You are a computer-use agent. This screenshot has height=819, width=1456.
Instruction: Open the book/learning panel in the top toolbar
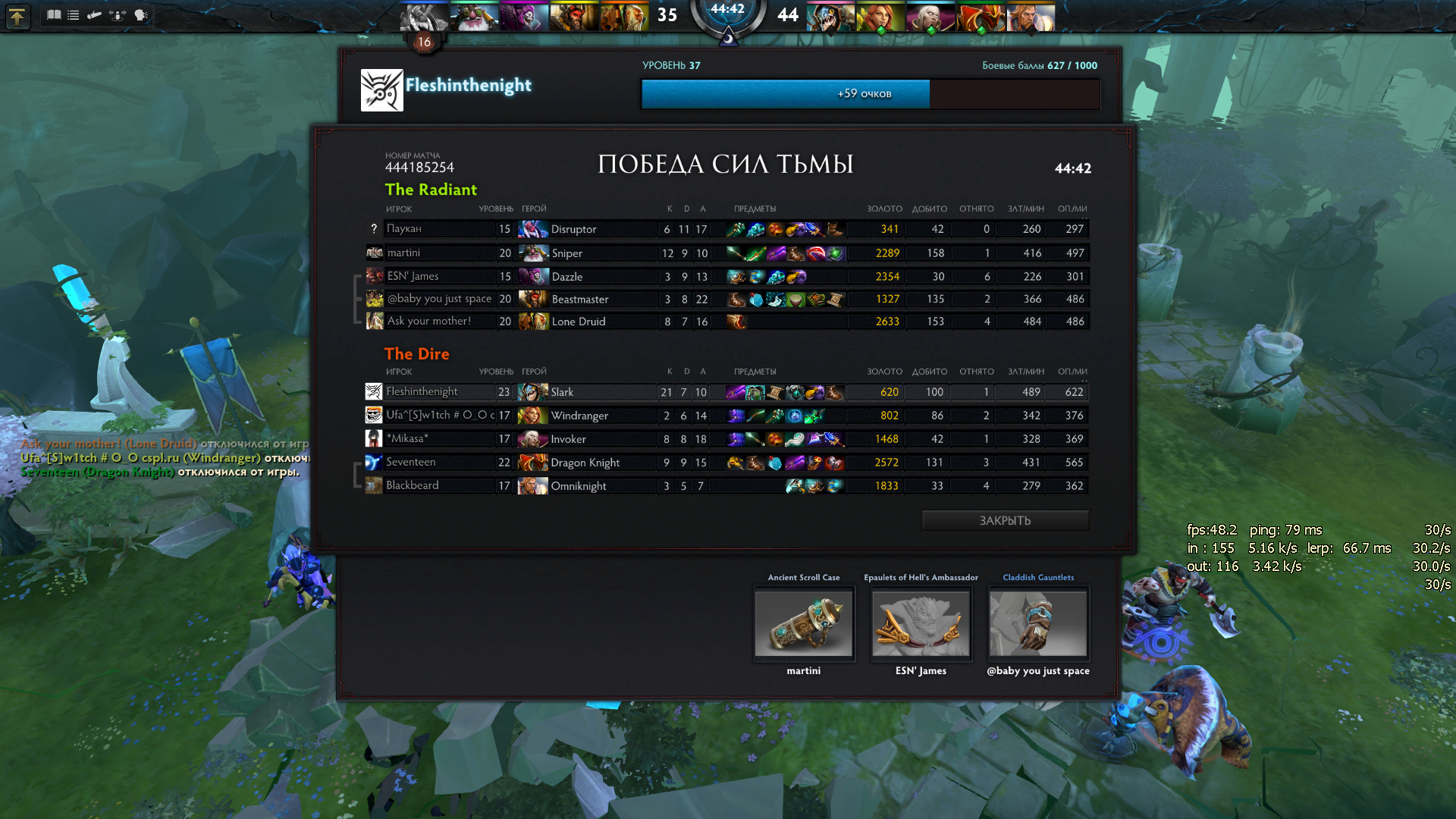coord(55,14)
